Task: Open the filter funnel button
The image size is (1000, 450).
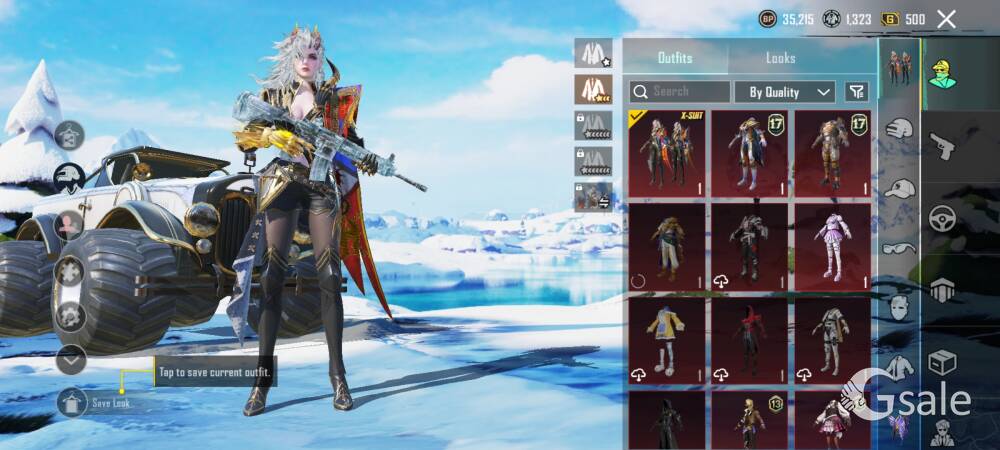Action: coord(857,92)
